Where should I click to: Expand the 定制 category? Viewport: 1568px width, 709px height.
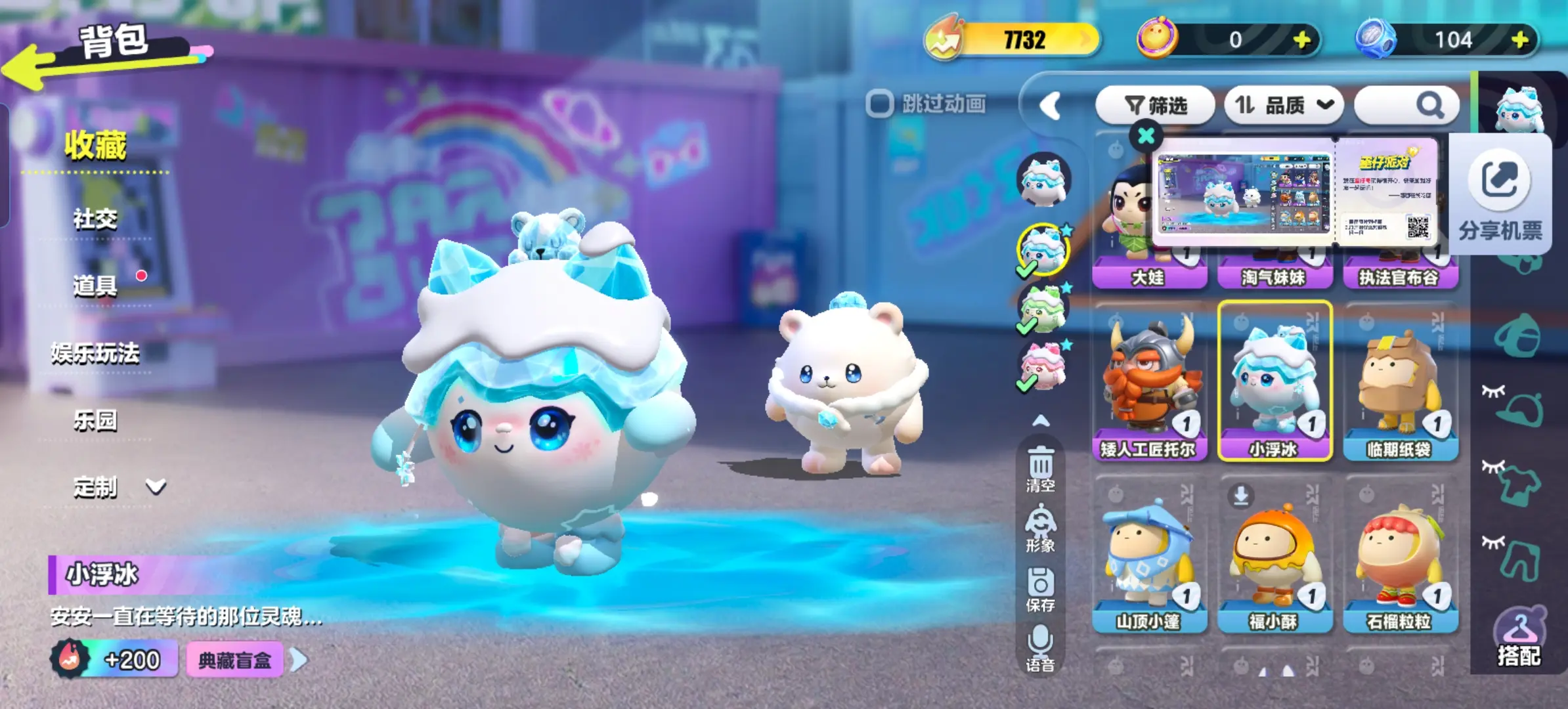click(118, 487)
